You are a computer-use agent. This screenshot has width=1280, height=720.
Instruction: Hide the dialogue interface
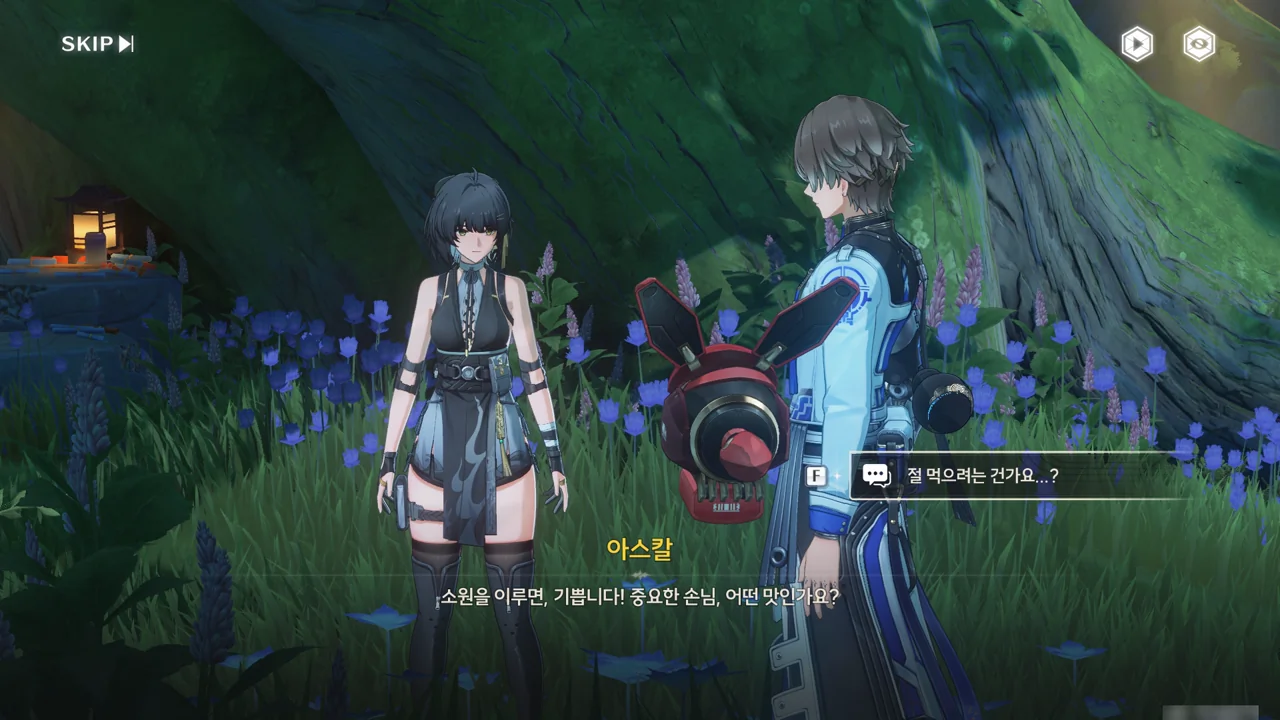1199,44
